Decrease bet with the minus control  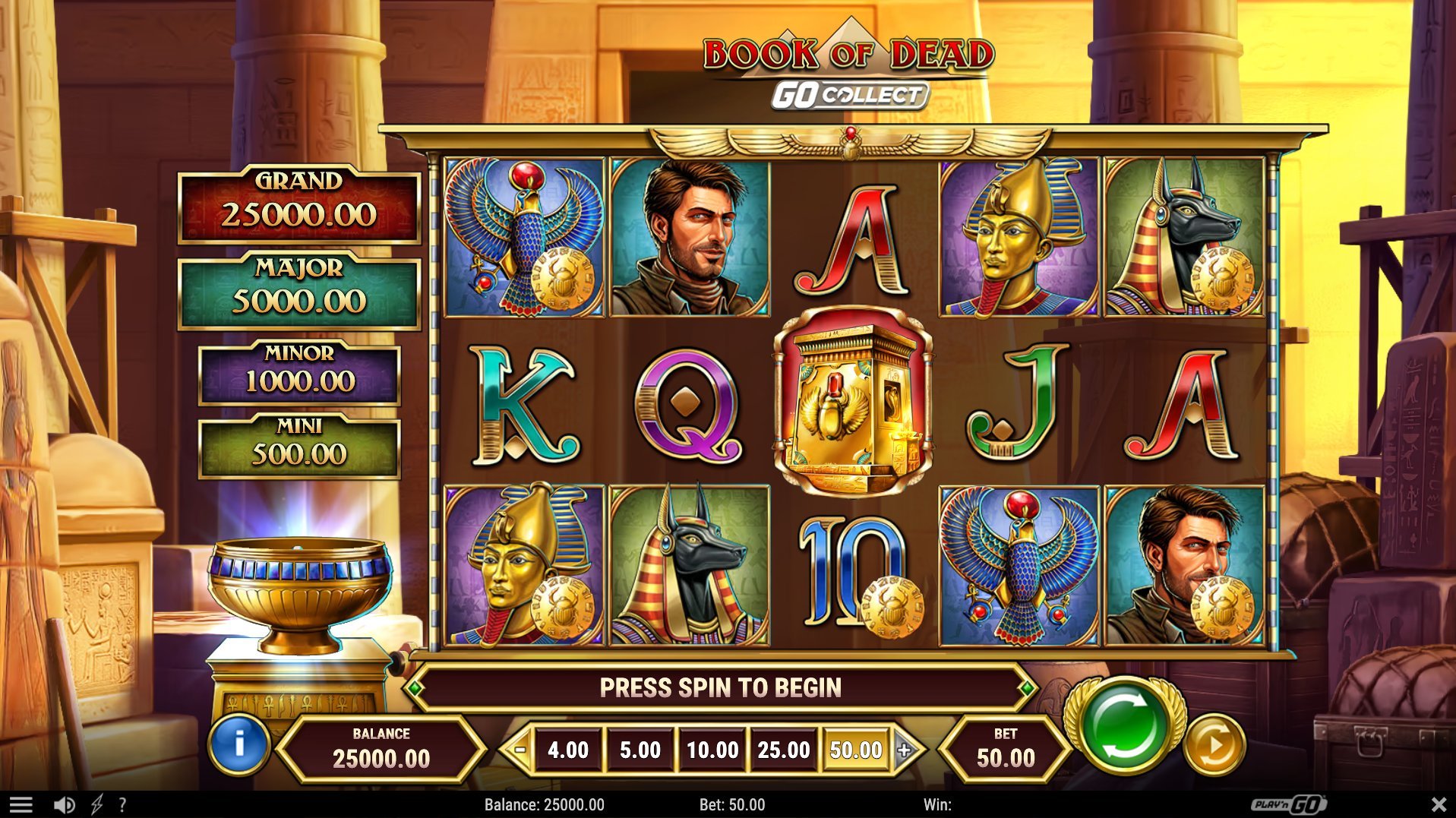click(x=520, y=750)
